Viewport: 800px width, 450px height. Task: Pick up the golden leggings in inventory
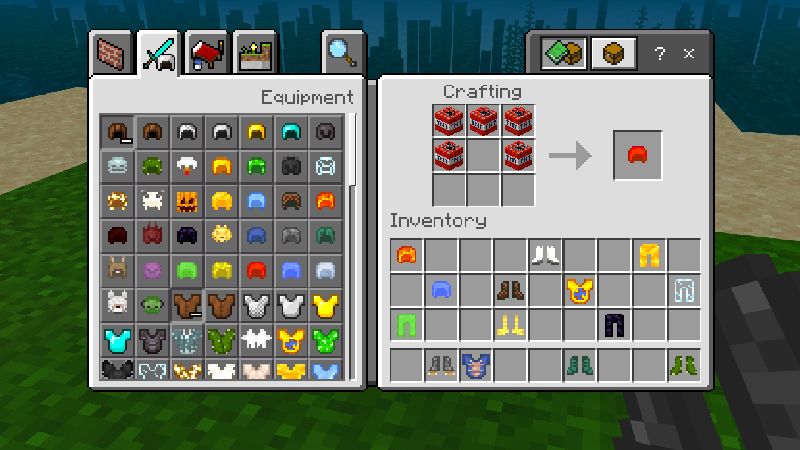649,257
